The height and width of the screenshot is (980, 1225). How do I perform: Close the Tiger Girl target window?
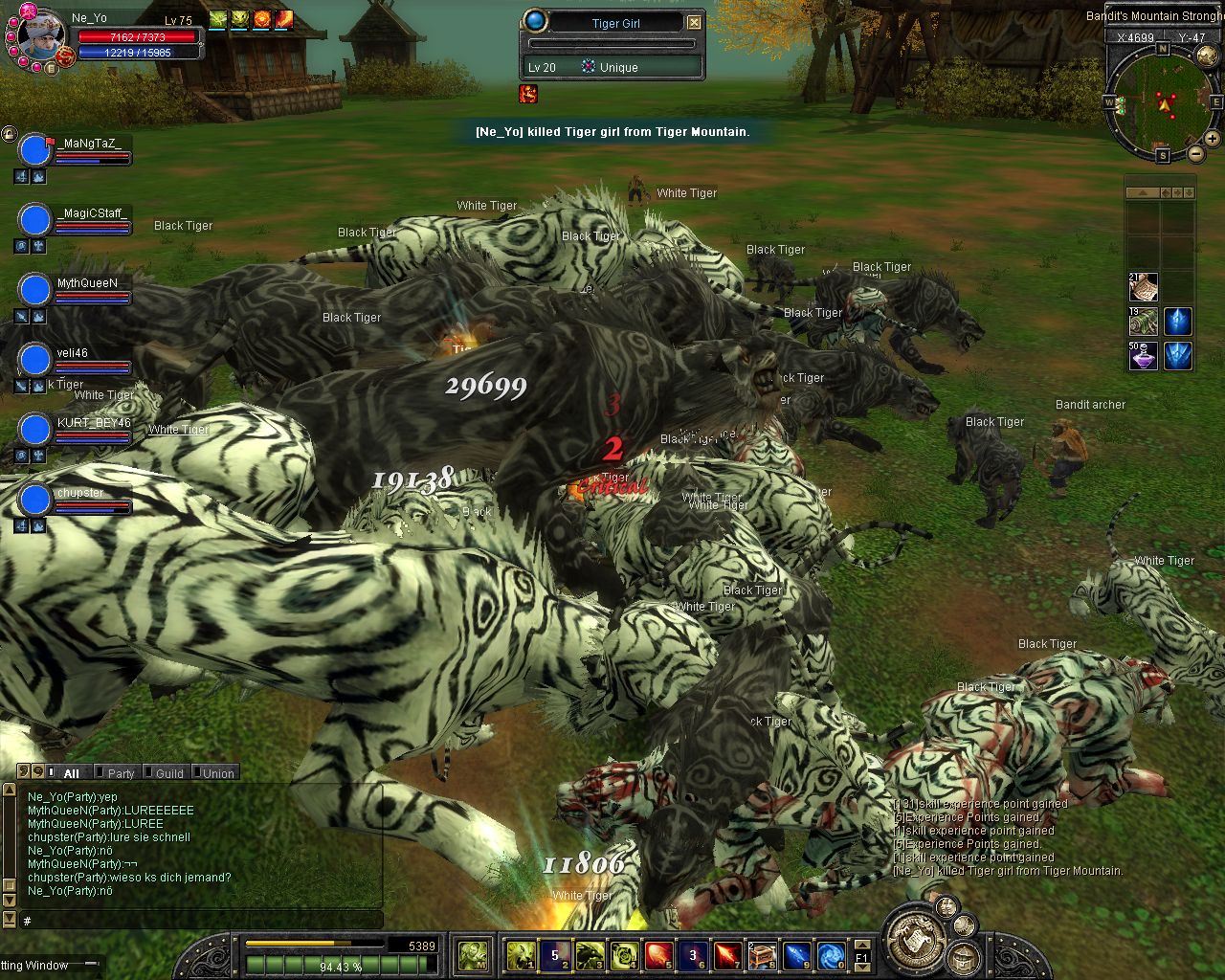[x=695, y=23]
